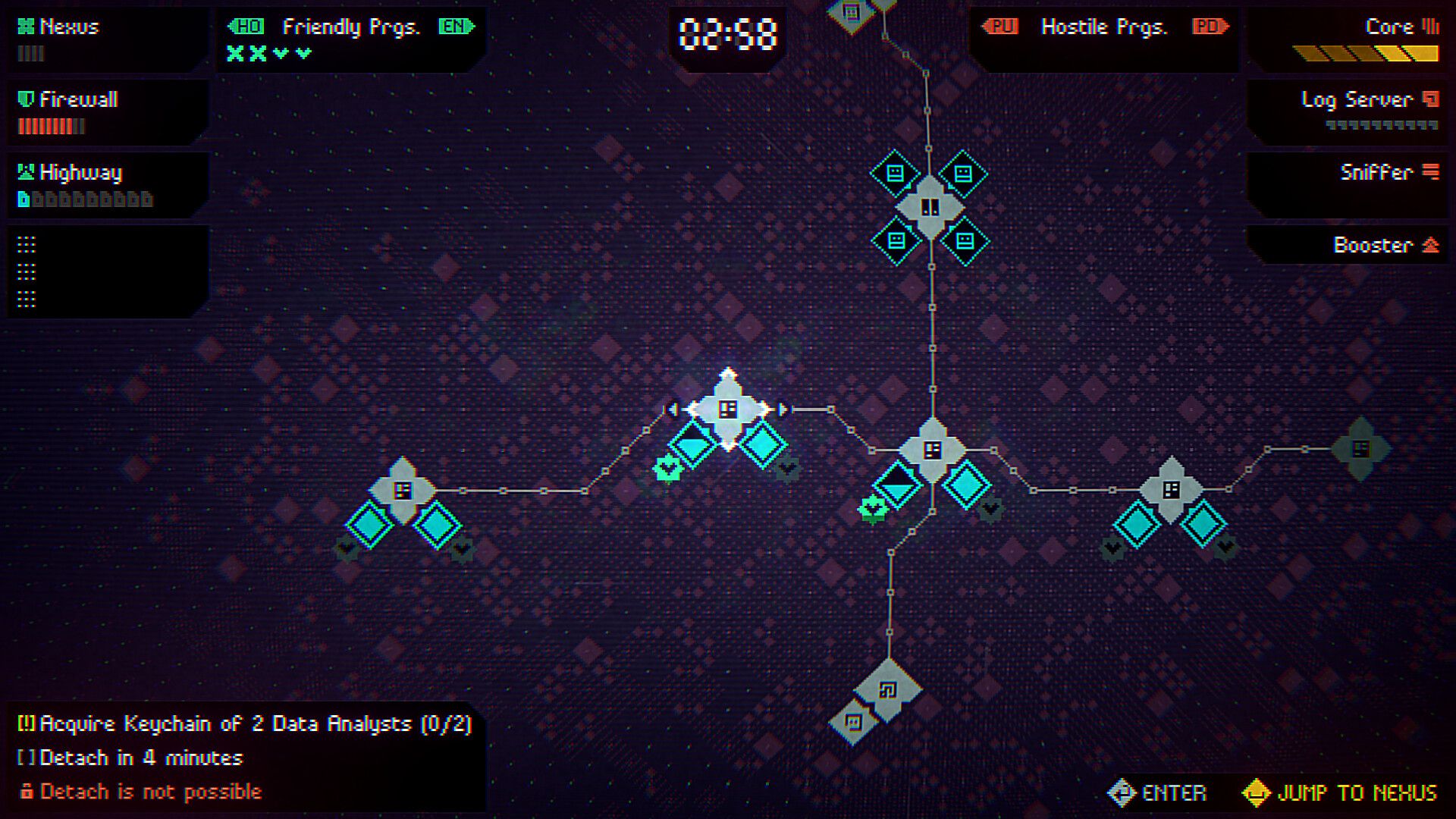Select the Log Server entry

pyautogui.click(x=1357, y=100)
